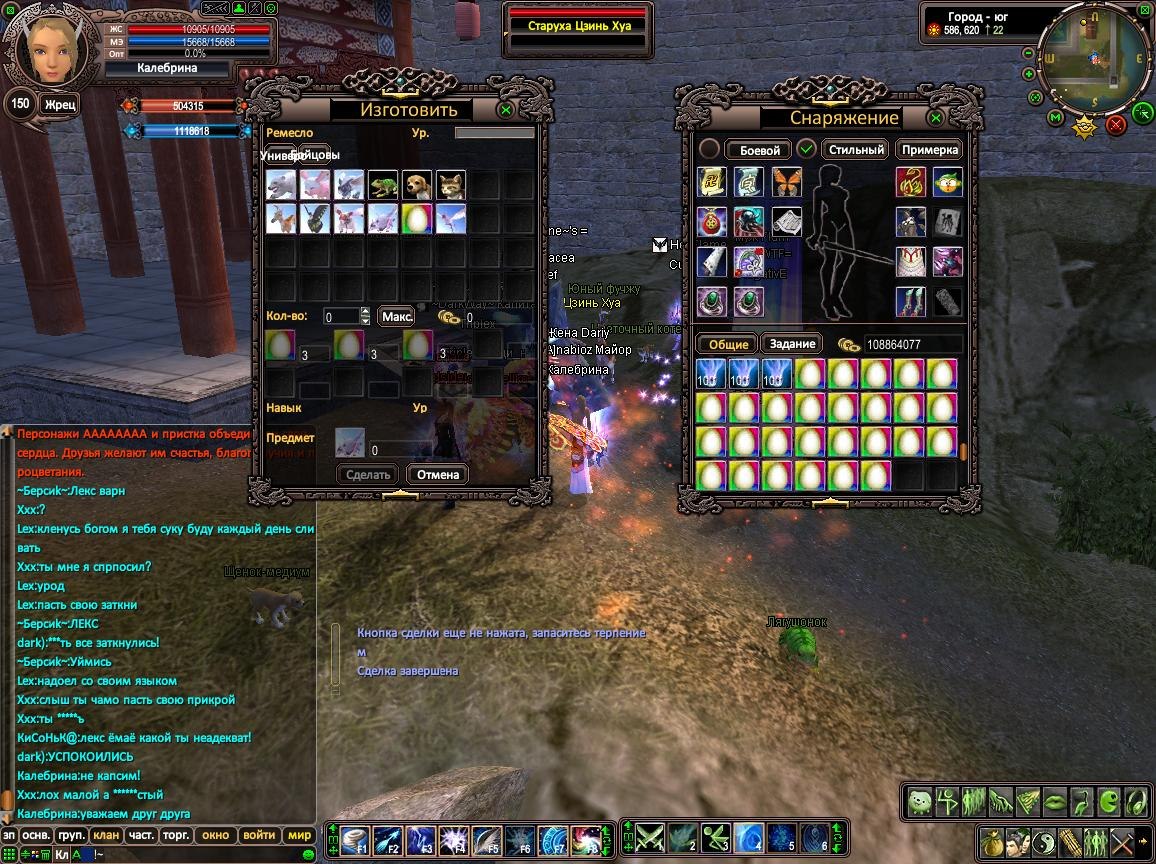Close the Снаряжение equipment window
Viewport: 1156px width, 864px height.
936,118
